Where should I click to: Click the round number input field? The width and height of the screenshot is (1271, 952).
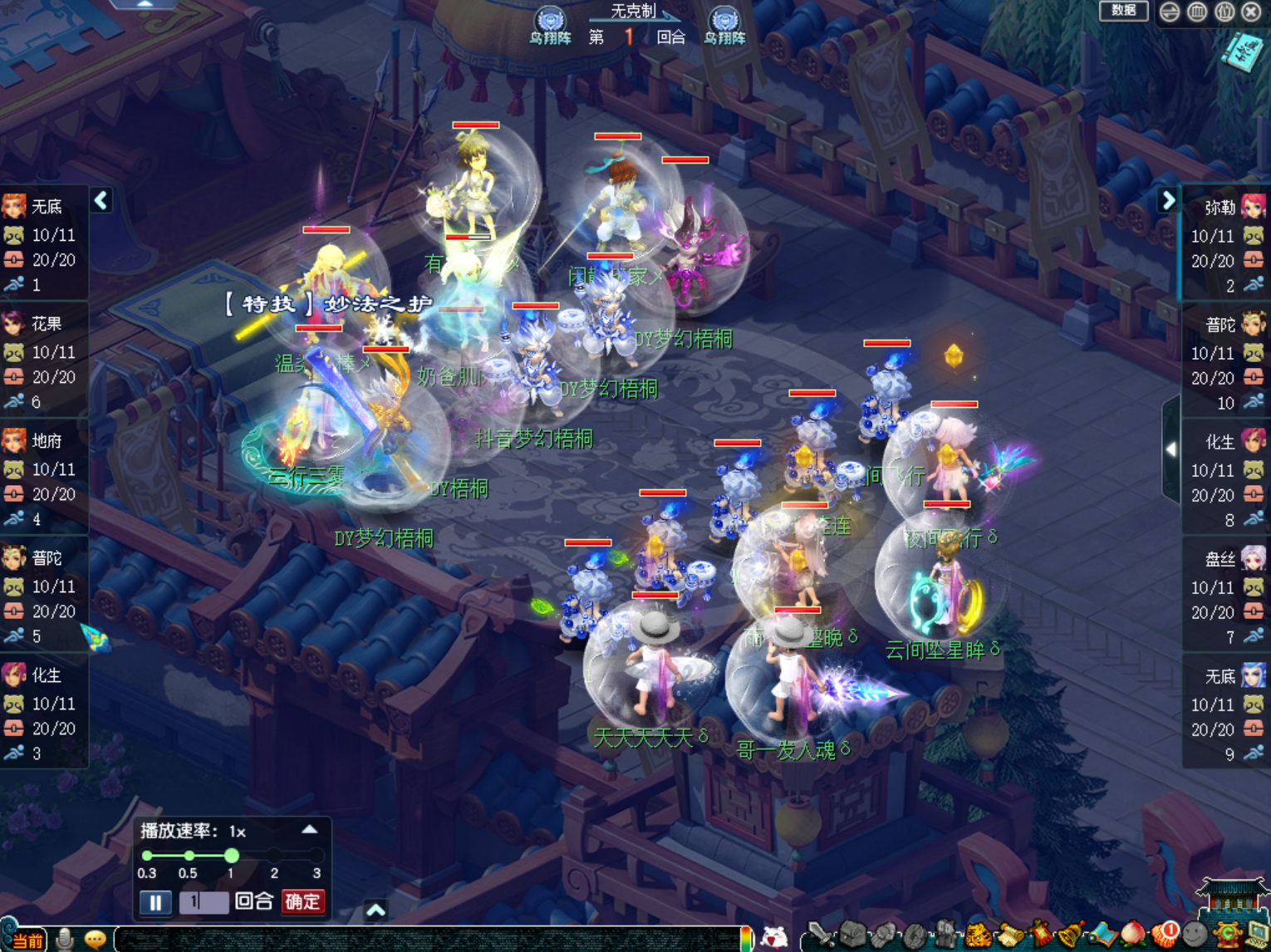point(204,902)
